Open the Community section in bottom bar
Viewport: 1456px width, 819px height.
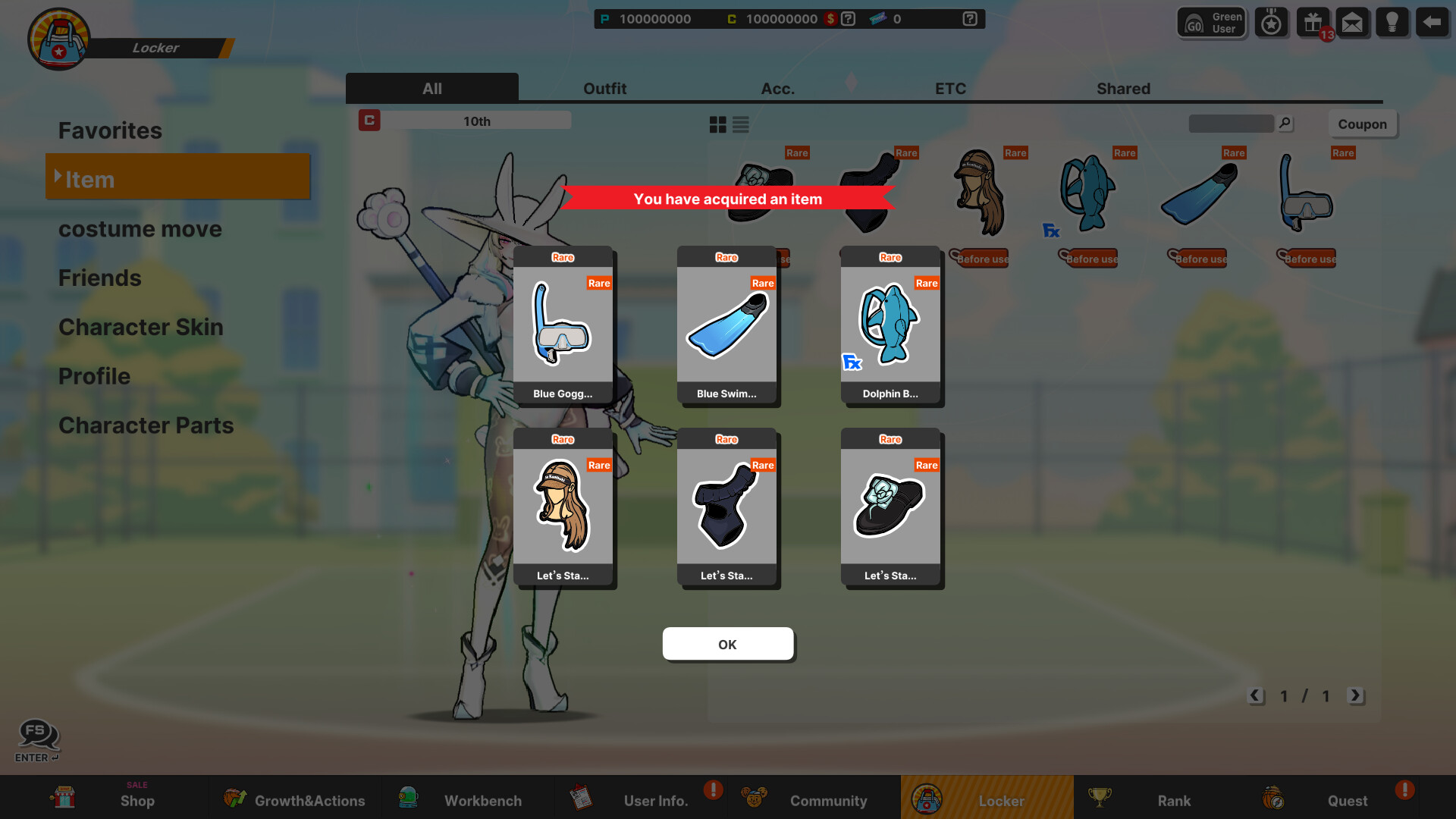828,800
